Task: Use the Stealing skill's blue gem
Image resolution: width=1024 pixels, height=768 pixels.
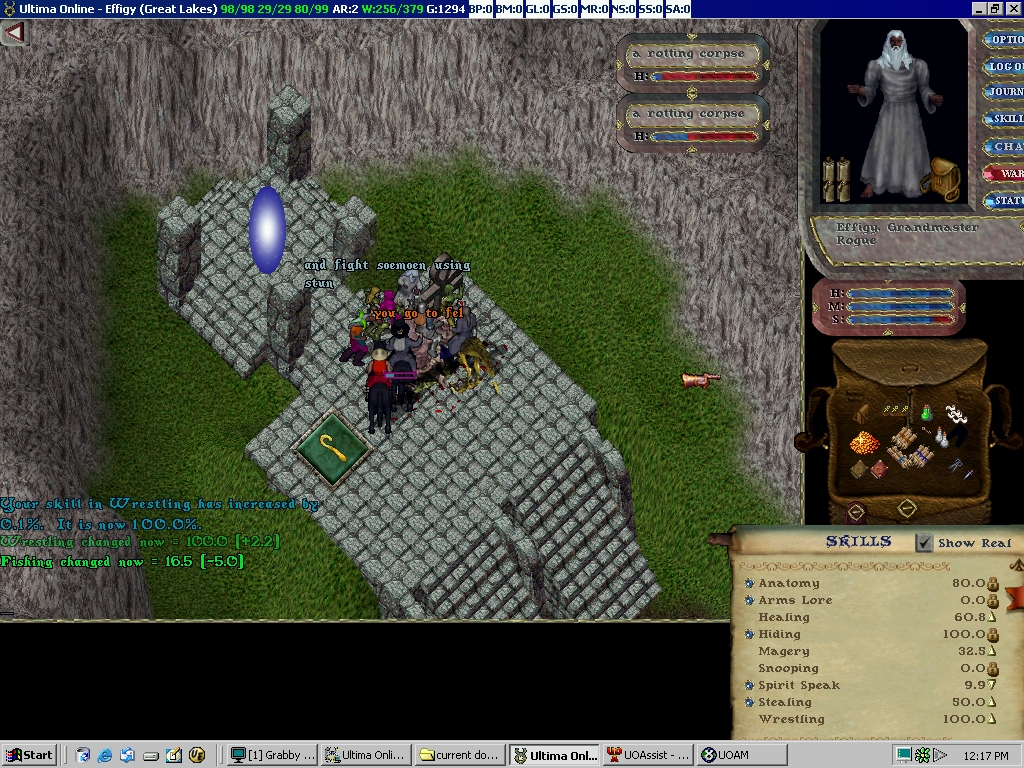Action: [x=749, y=702]
